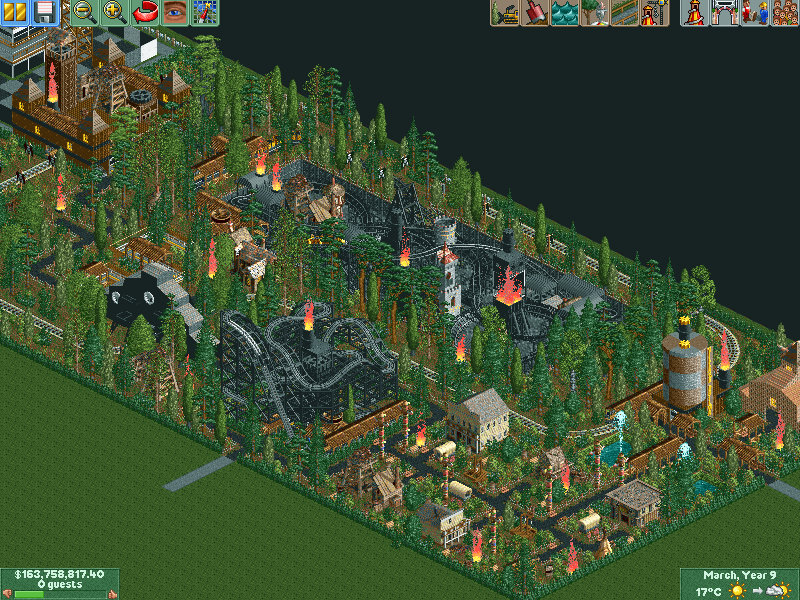Show the park map window
The image size is (800, 600).
click(x=205, y=13)
